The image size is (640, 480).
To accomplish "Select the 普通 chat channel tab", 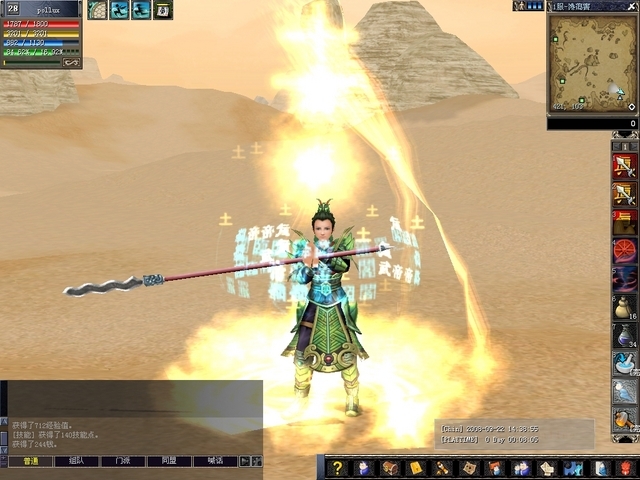I will pos(30,461).
